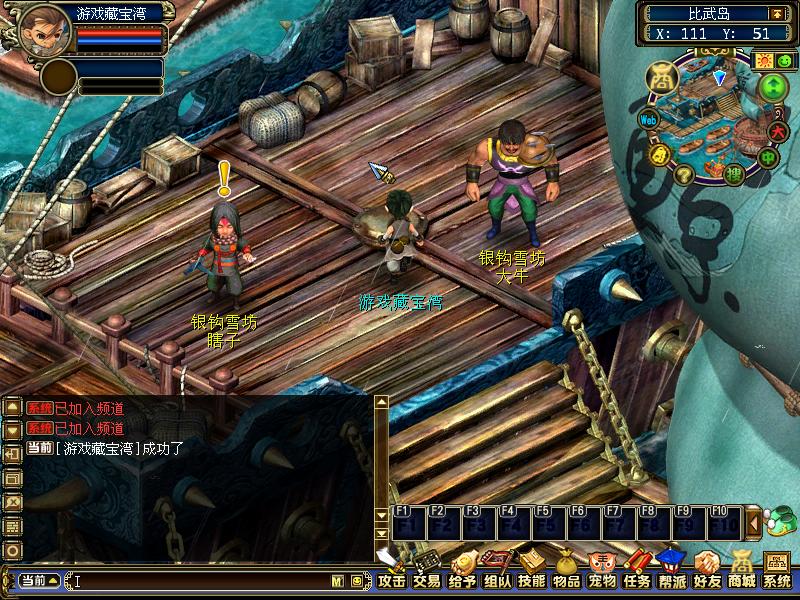Open the chat emoticon smiley picker

coord(356,580)
